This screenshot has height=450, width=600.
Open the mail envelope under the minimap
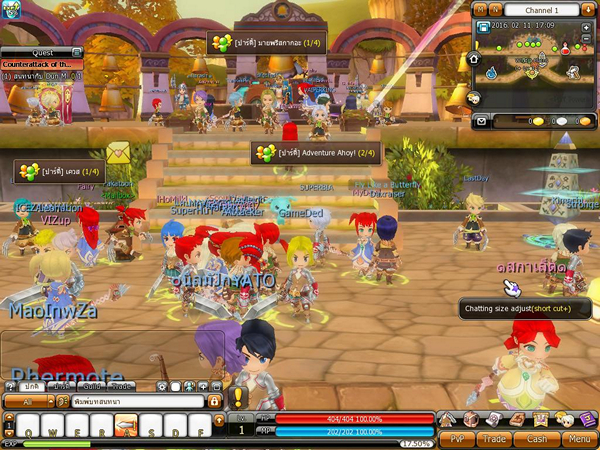pyautogui.click(x=480, y=121)
